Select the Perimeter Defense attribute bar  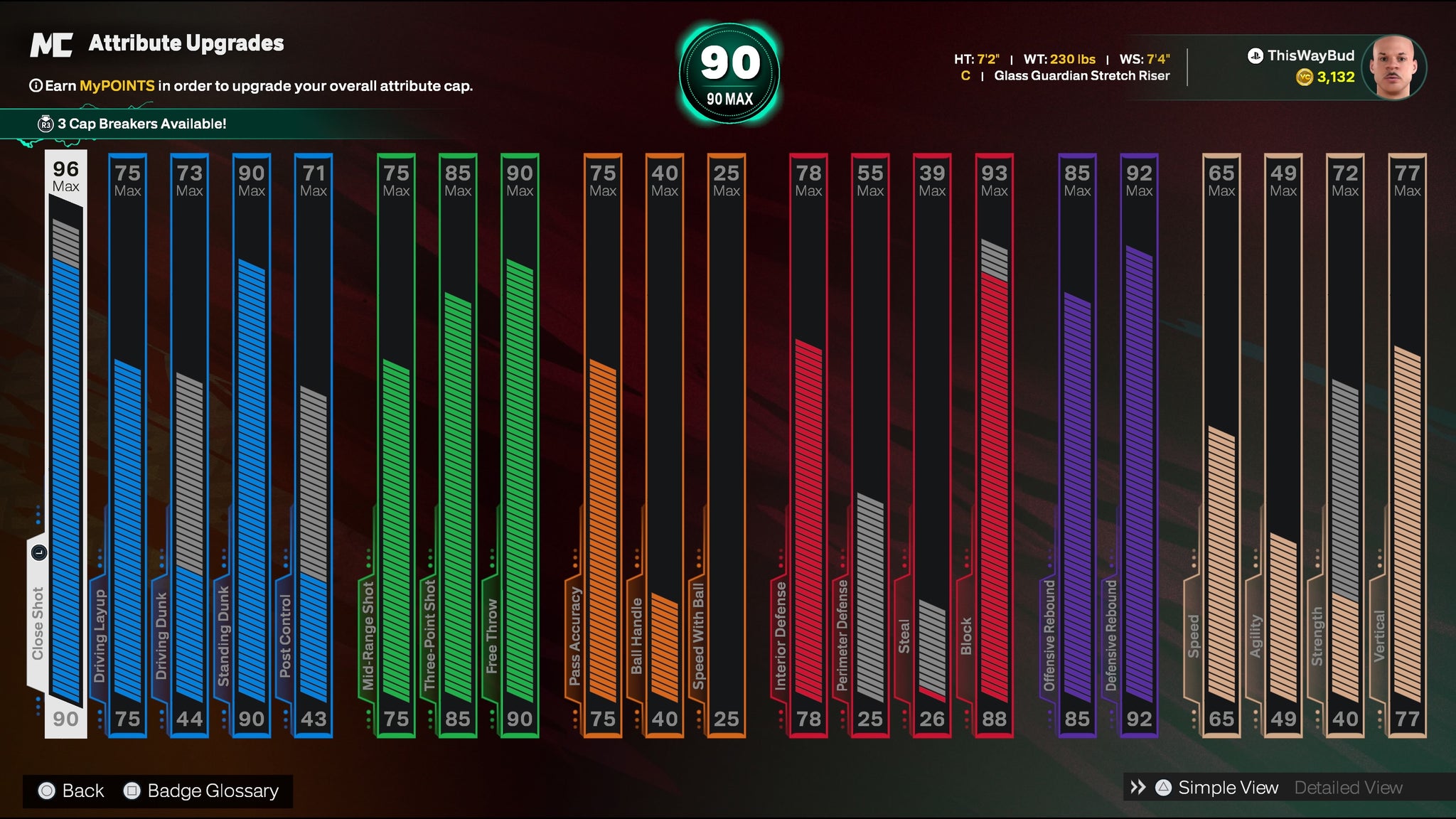pos(870,444)
